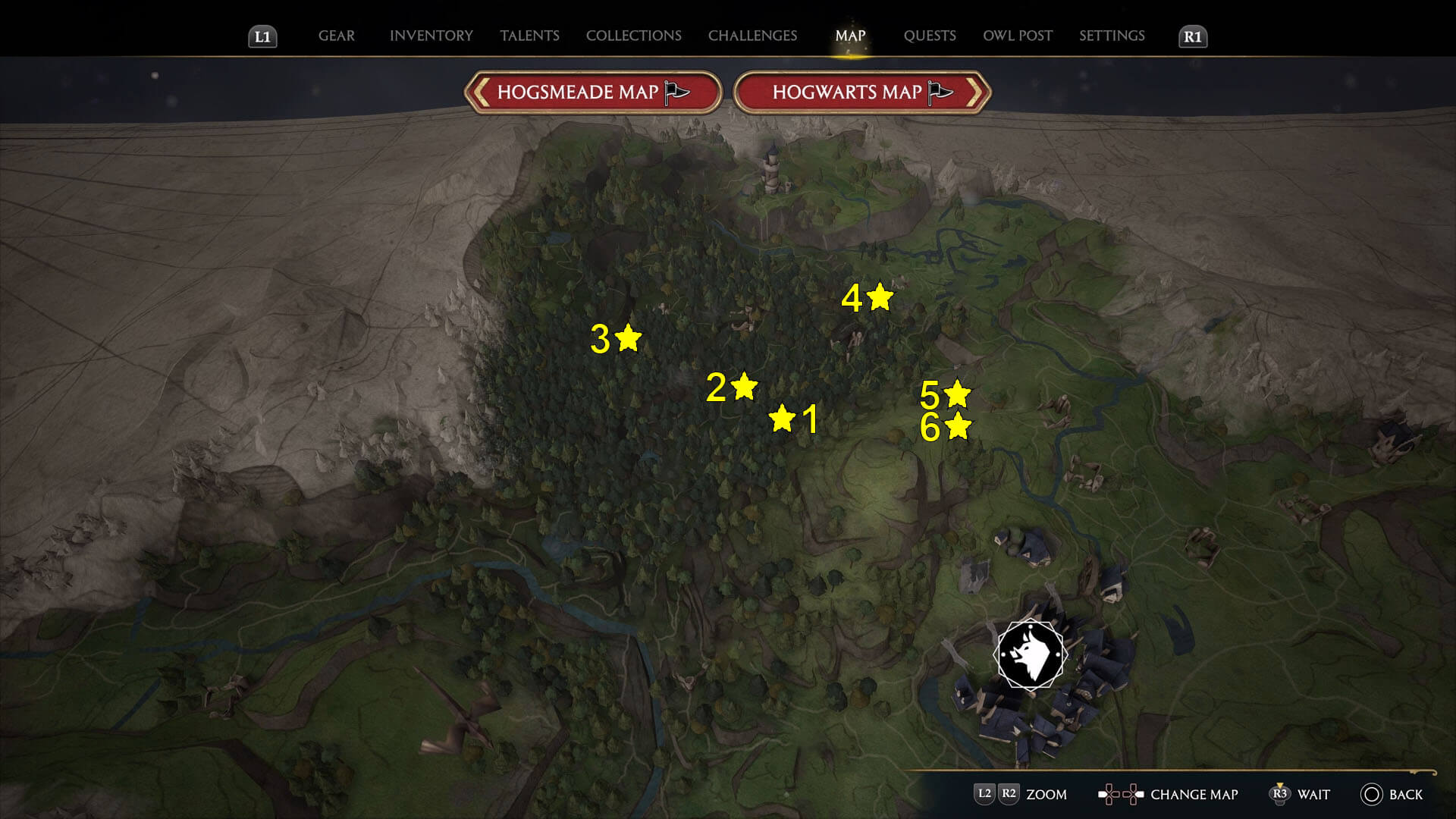Open the Talents tab
Screen dimensions: 1456x819
pos(529,36)
